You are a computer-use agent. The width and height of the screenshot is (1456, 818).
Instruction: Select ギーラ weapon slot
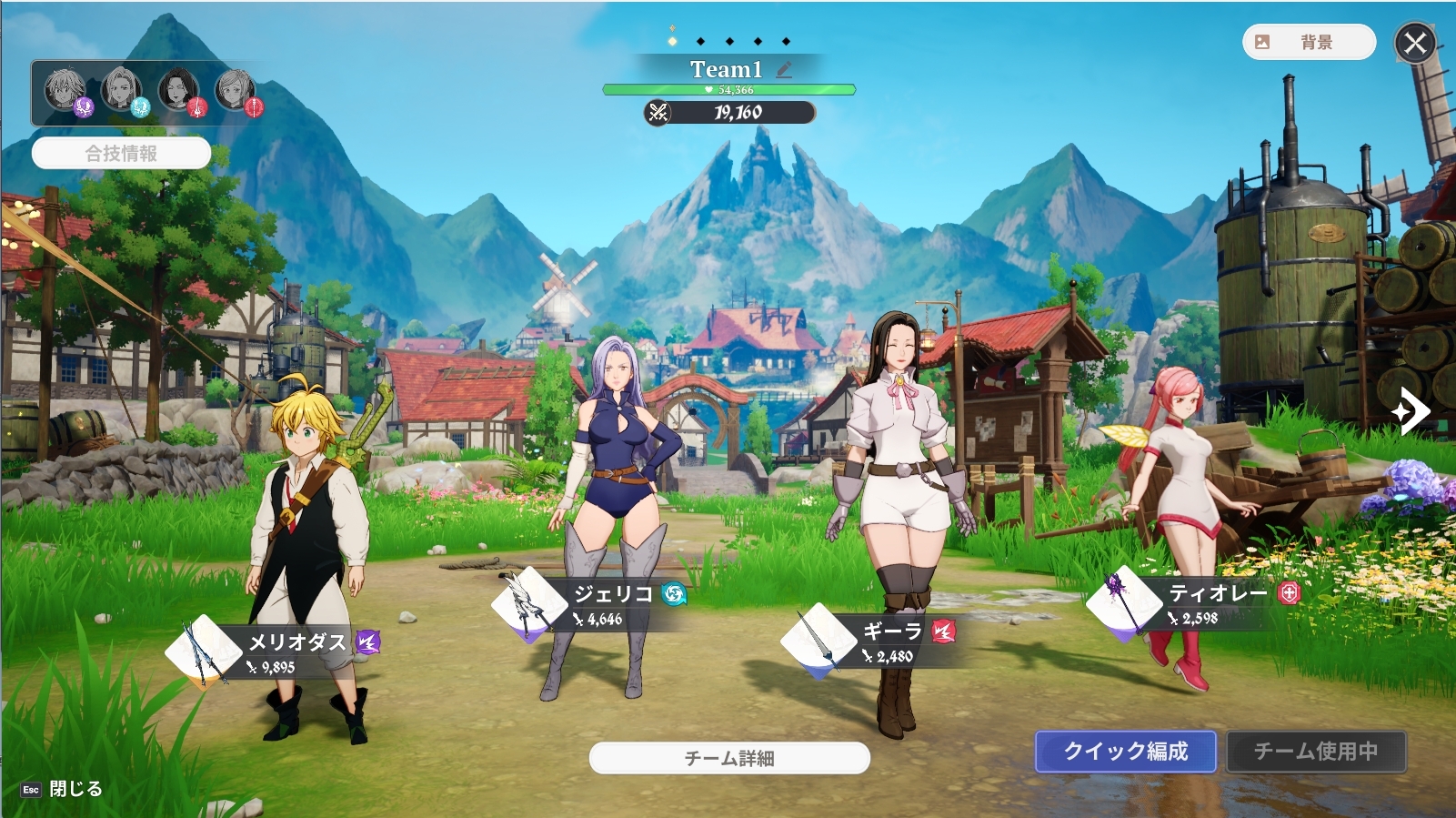pos(818,640)
